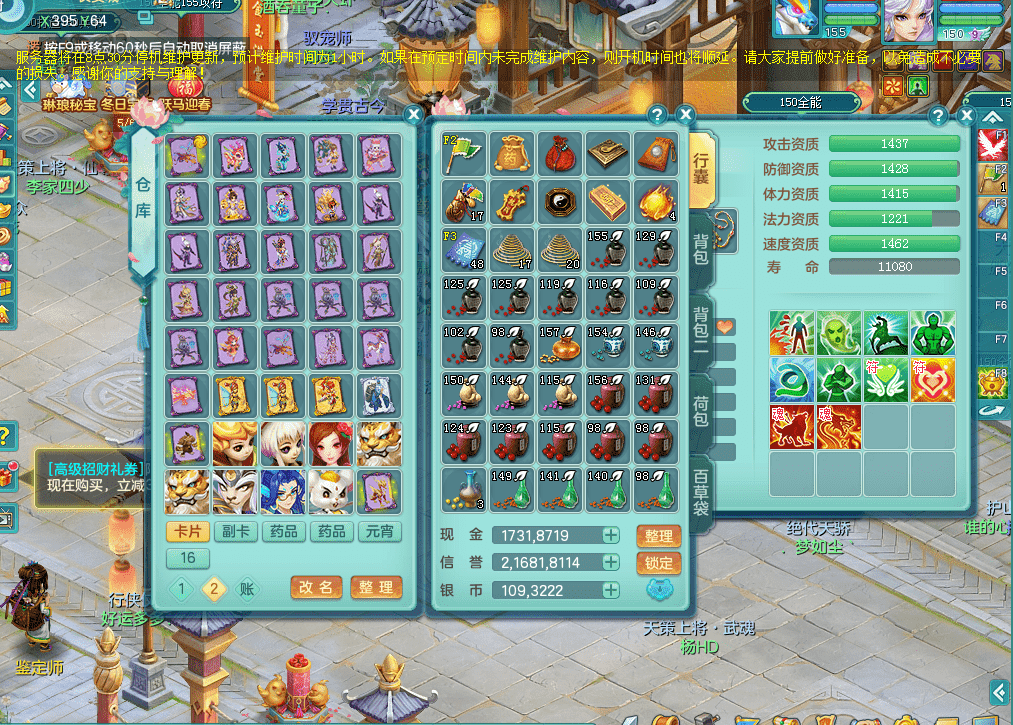Open help for the inventory panel
The image size is (1013, 725).
click(657, 115)
